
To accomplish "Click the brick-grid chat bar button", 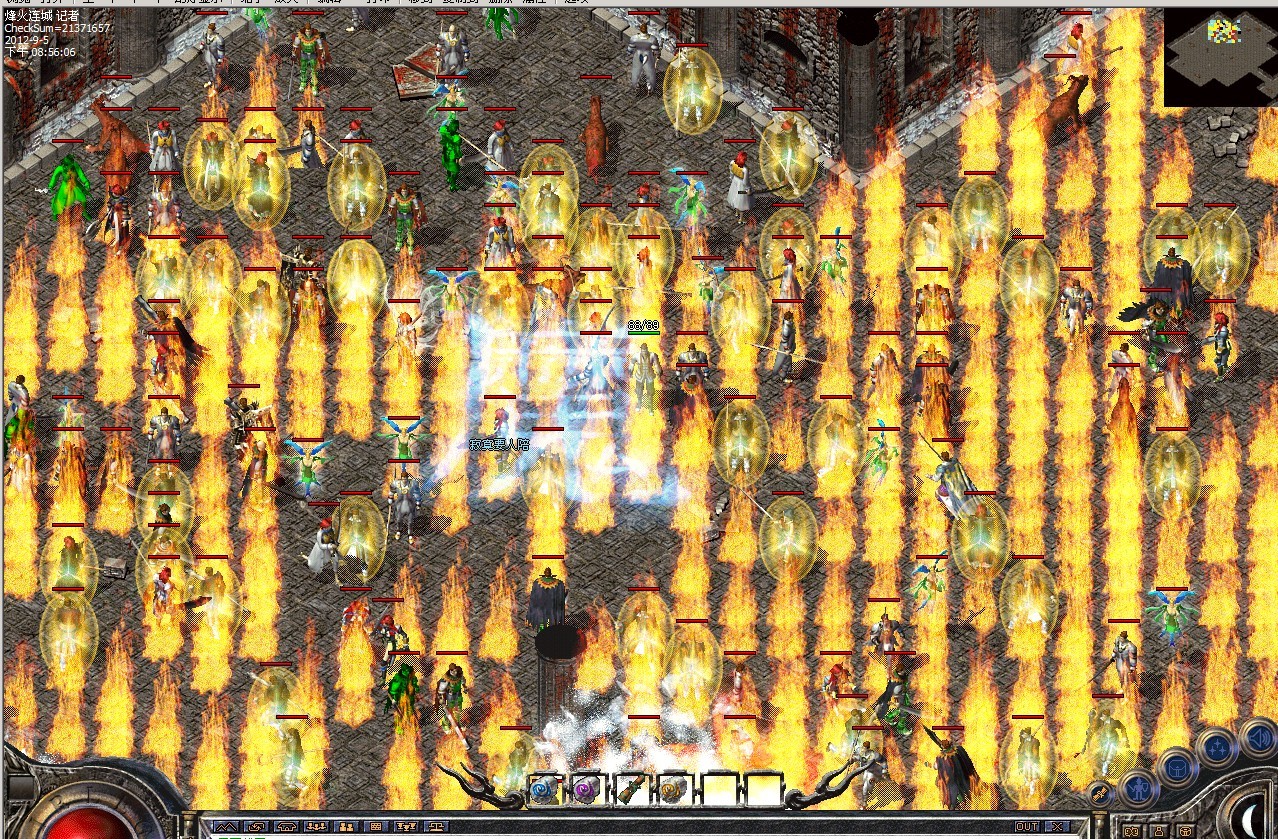I will pyautogui.click(x=377, y=827).
